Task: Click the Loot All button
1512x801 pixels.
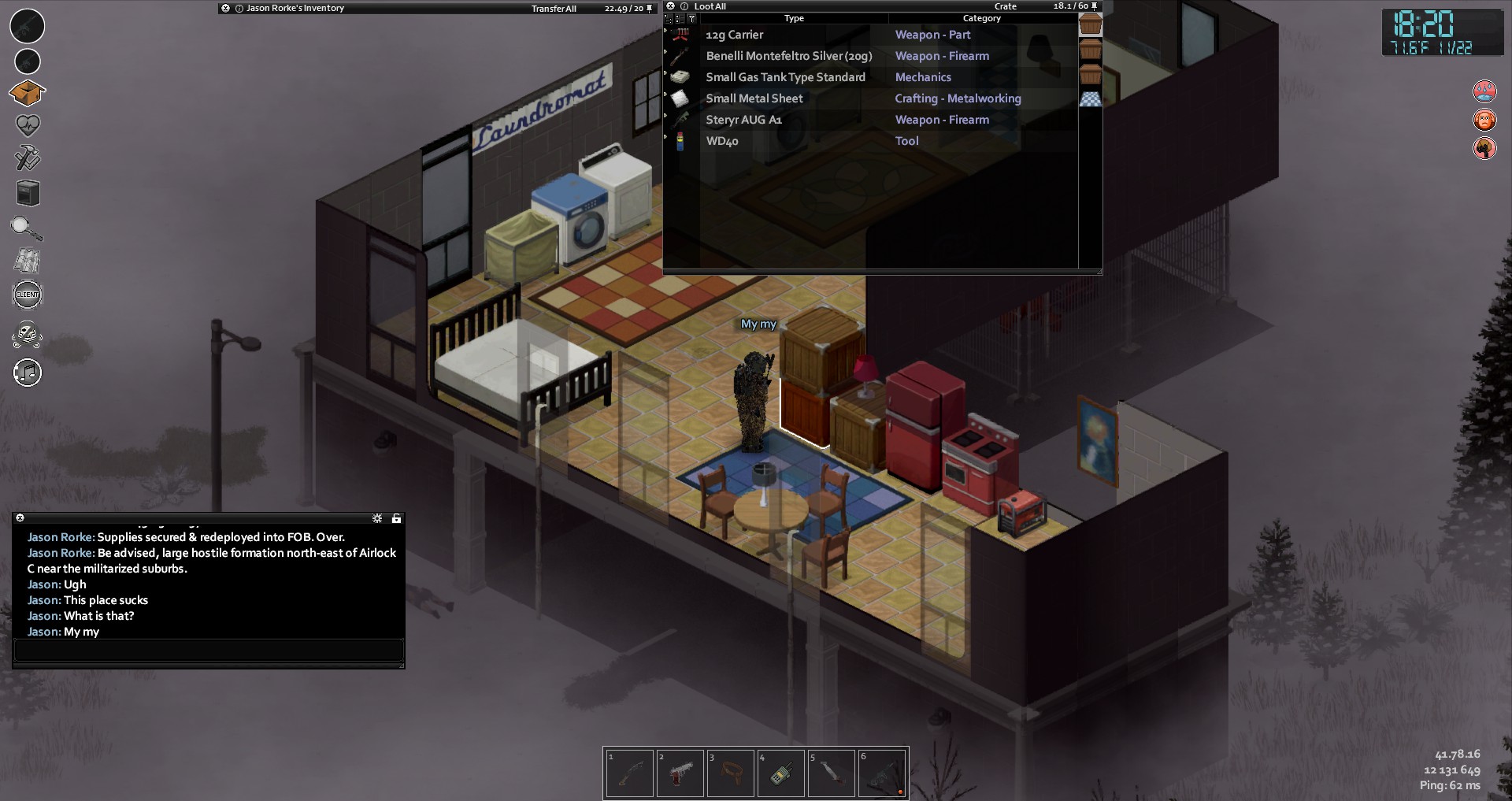Action: tap(710, 6)
